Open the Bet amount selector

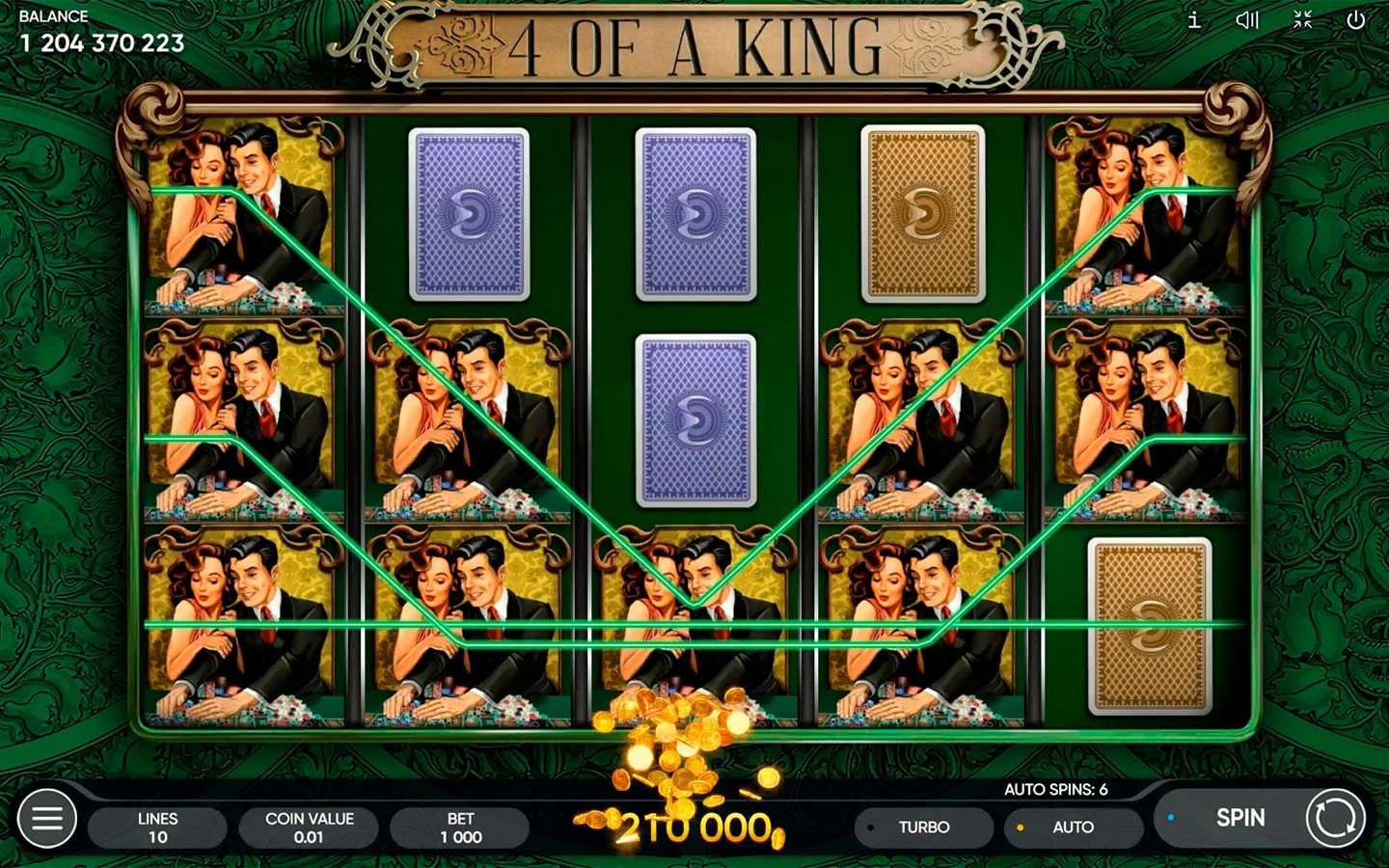click(x=460, y=827)
